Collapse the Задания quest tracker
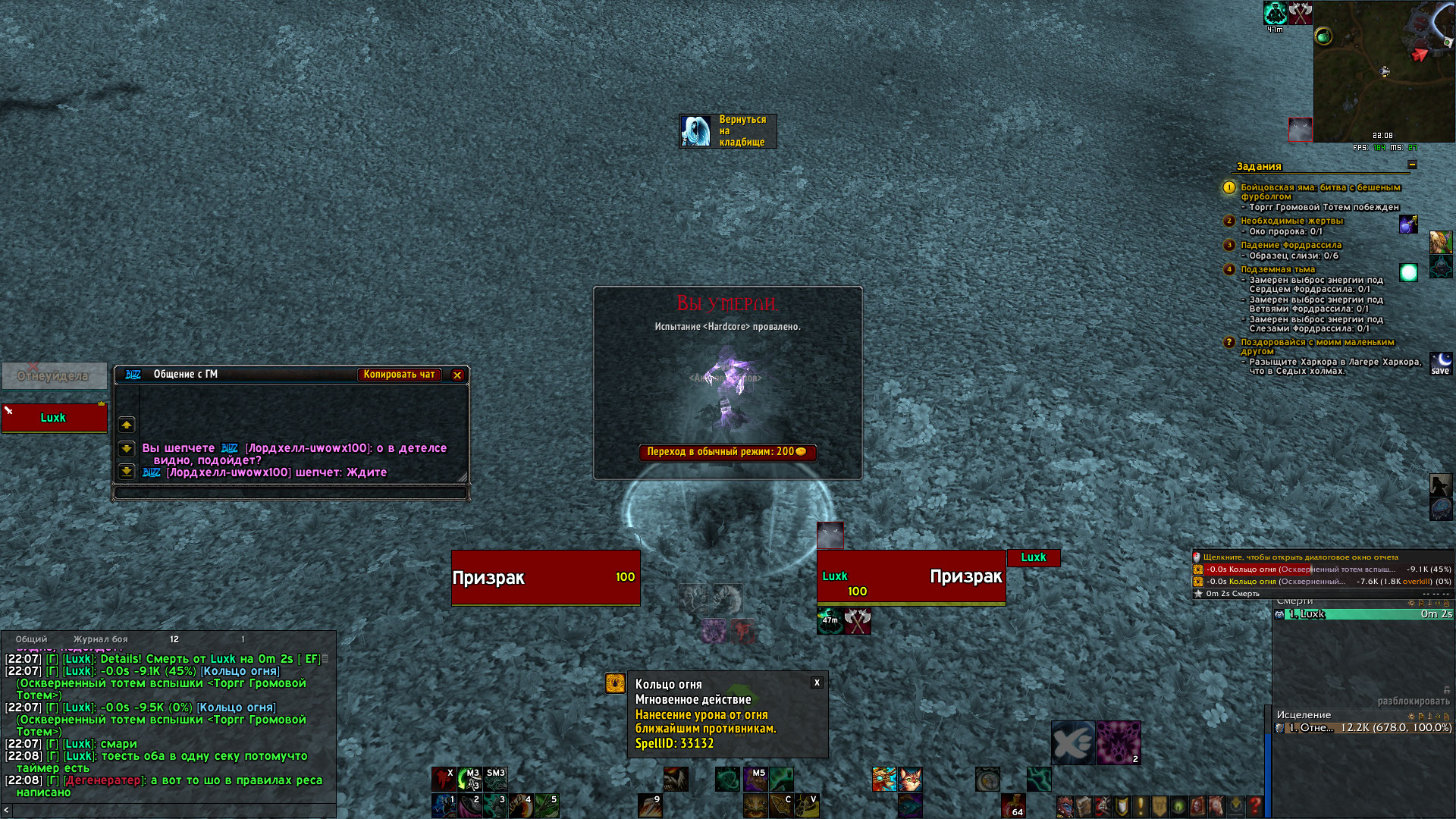1456x819 pixels. pyautogui.click(x=1411, y=165)
